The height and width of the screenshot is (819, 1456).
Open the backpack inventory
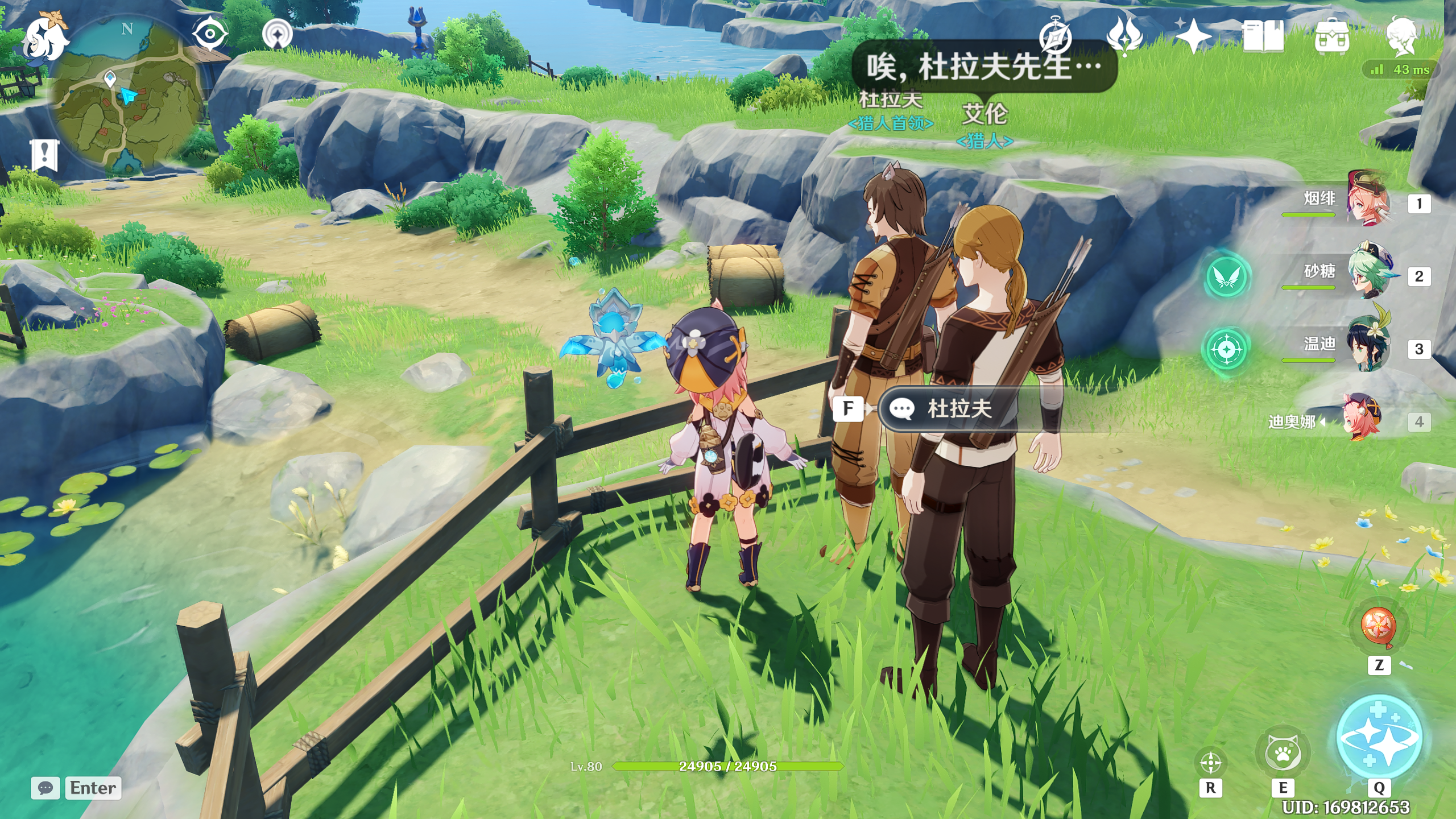coord(1331,38)
